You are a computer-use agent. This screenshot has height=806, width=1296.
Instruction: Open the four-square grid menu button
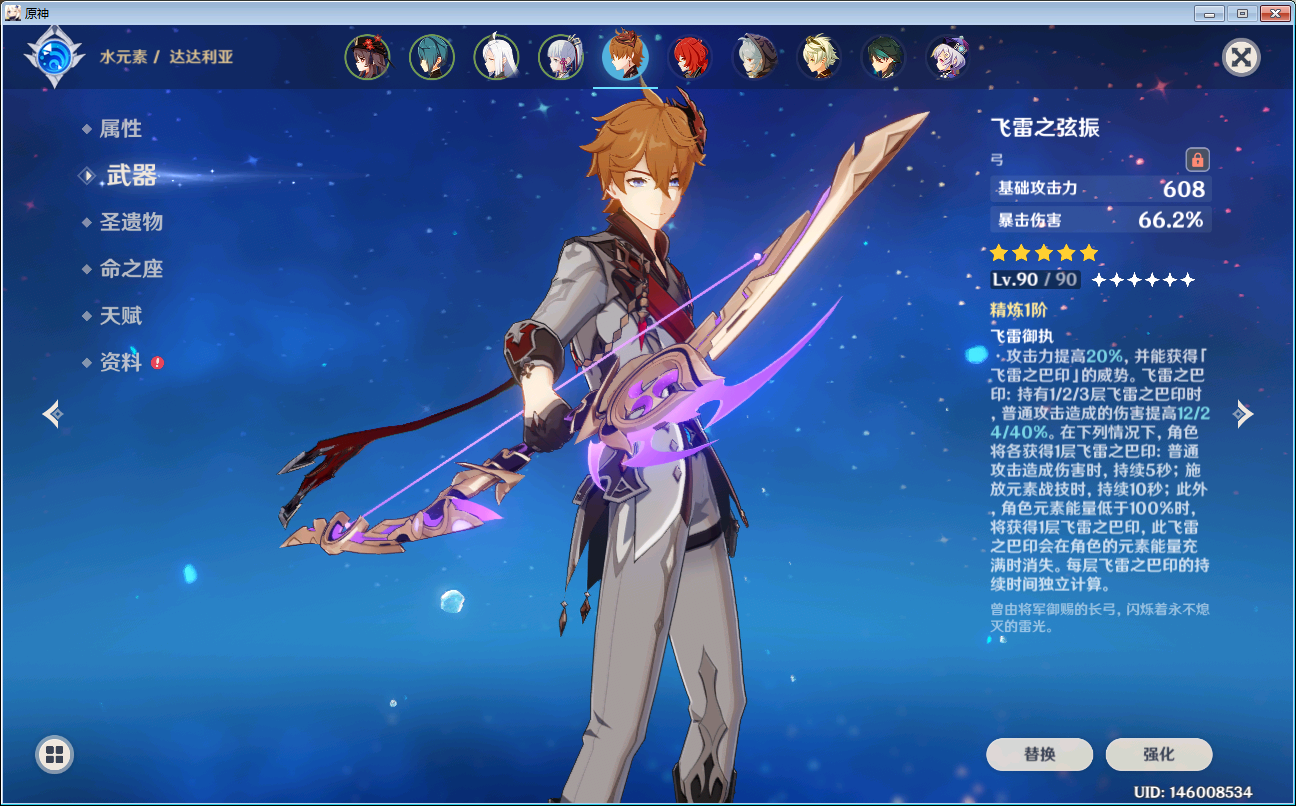point(54,754)
